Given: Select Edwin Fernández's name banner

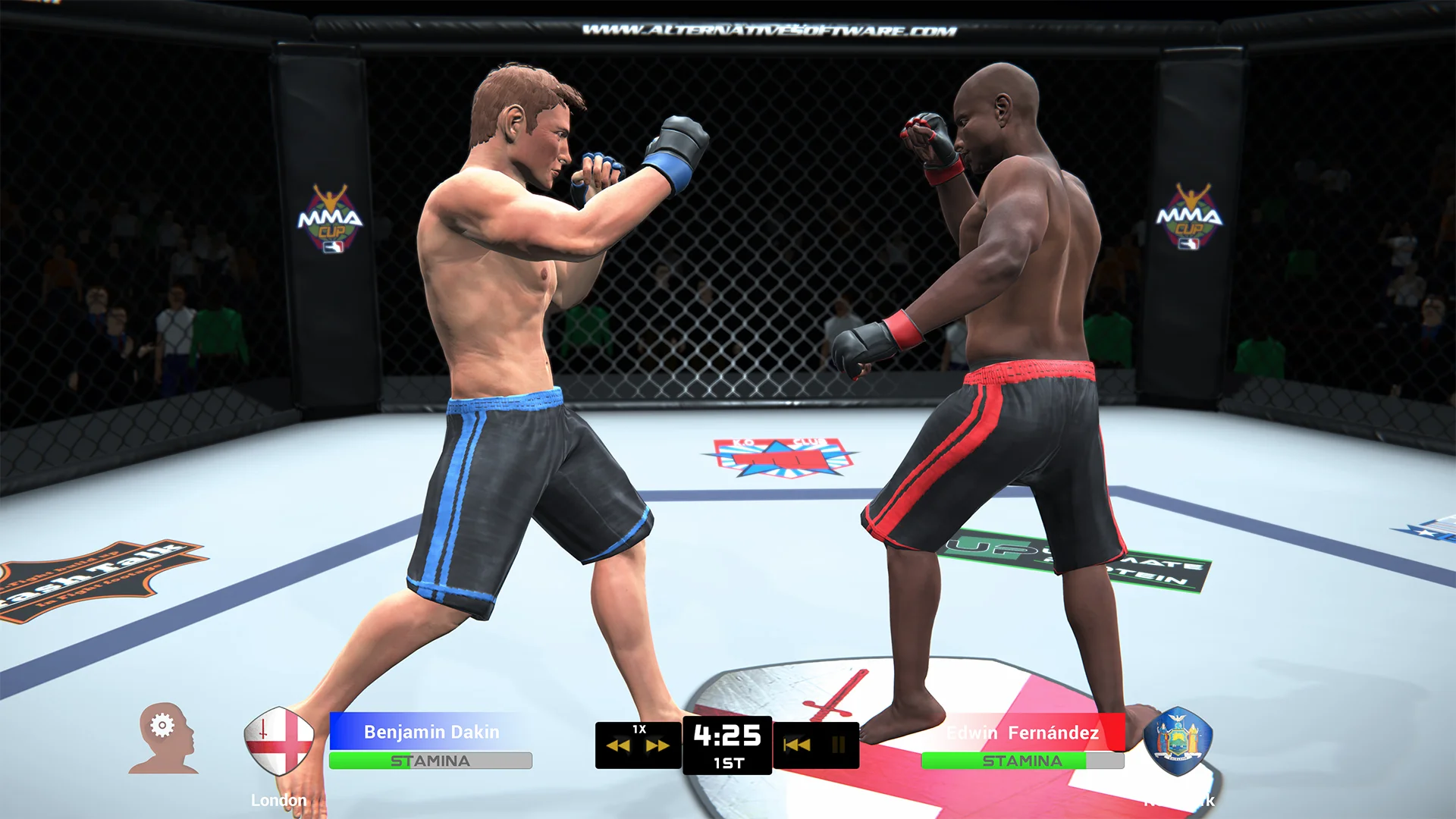Looking at the screenshot, I should [1022, 732].
